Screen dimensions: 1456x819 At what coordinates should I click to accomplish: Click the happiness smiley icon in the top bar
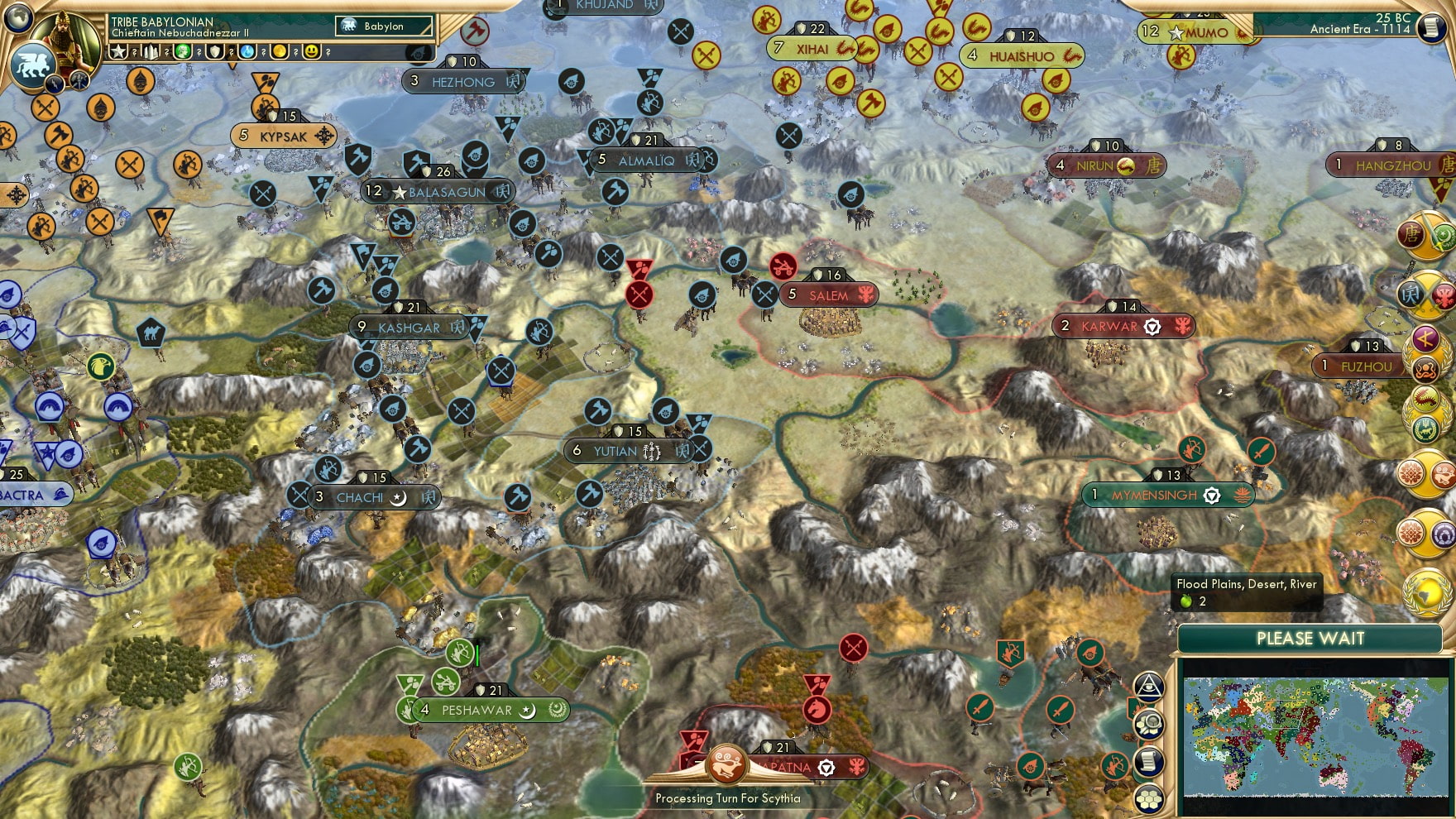pyautogui.click(x=312, y=52)
